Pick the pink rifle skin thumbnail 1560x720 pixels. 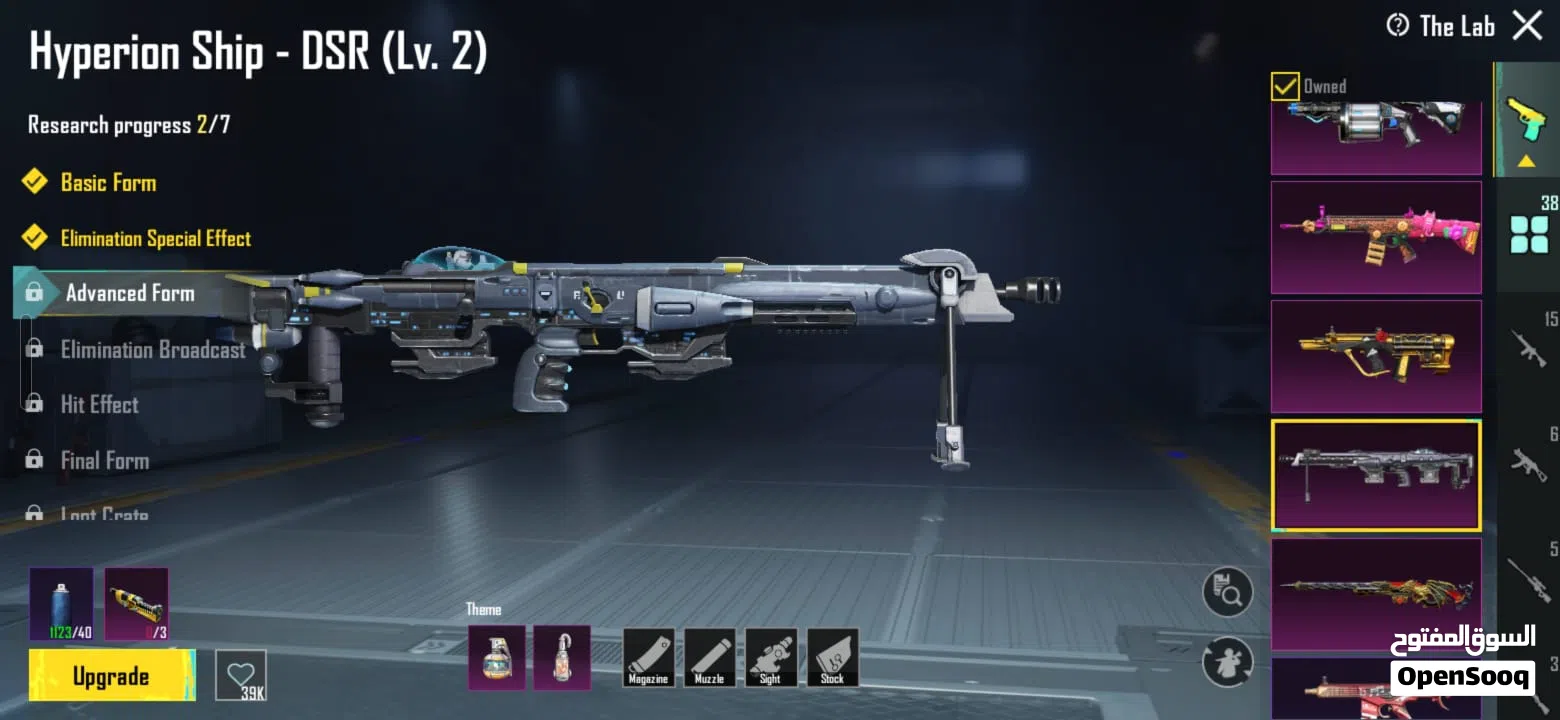pyautogui.click(x=1376, y=237)
